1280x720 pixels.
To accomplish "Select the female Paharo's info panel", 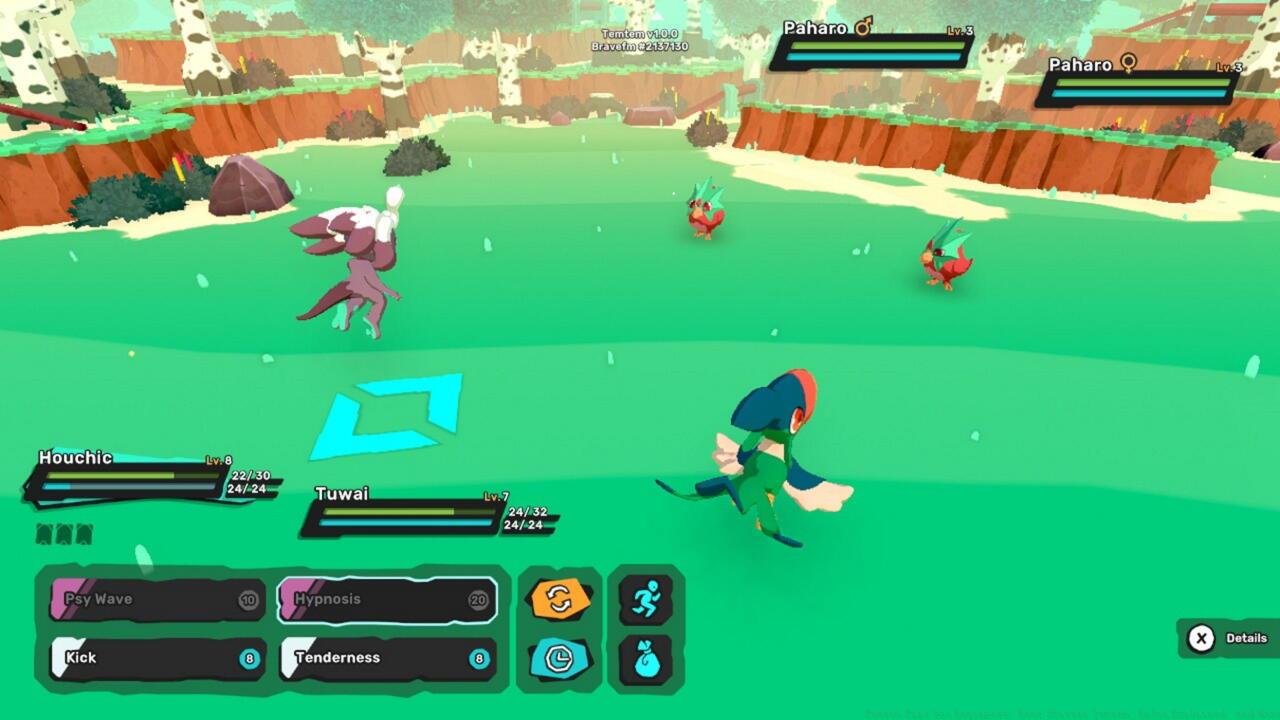I will coord(1140,86).
